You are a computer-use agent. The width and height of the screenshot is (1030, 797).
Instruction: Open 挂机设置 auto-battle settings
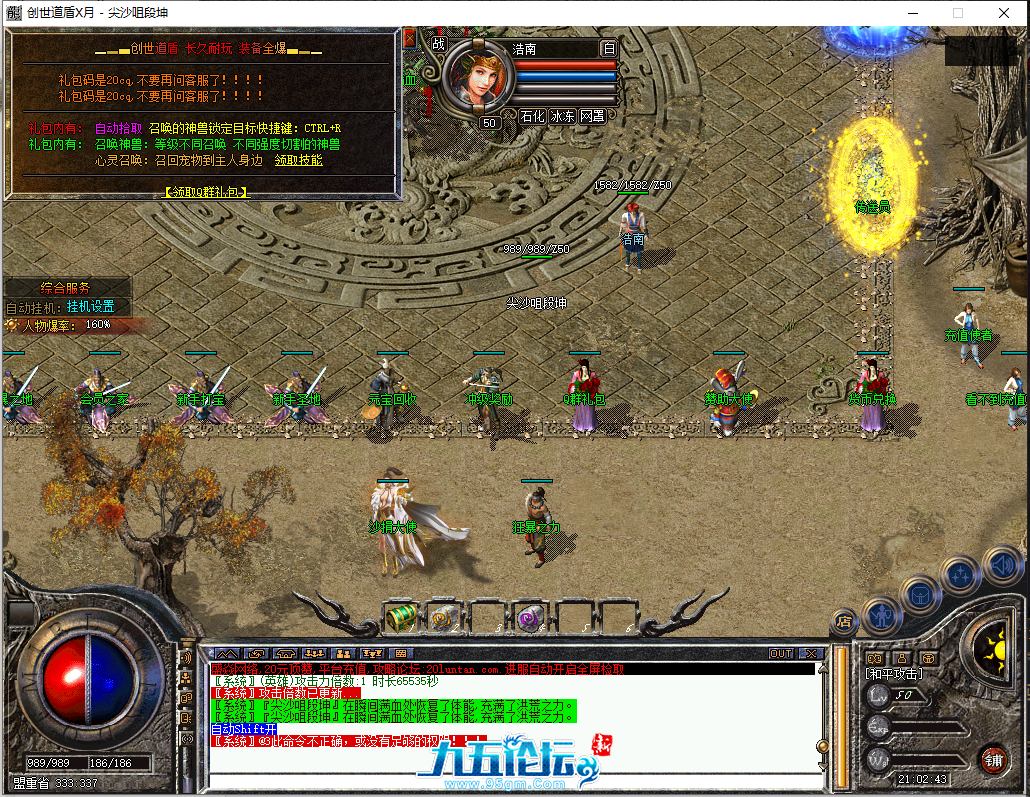(x=91, y=306)
